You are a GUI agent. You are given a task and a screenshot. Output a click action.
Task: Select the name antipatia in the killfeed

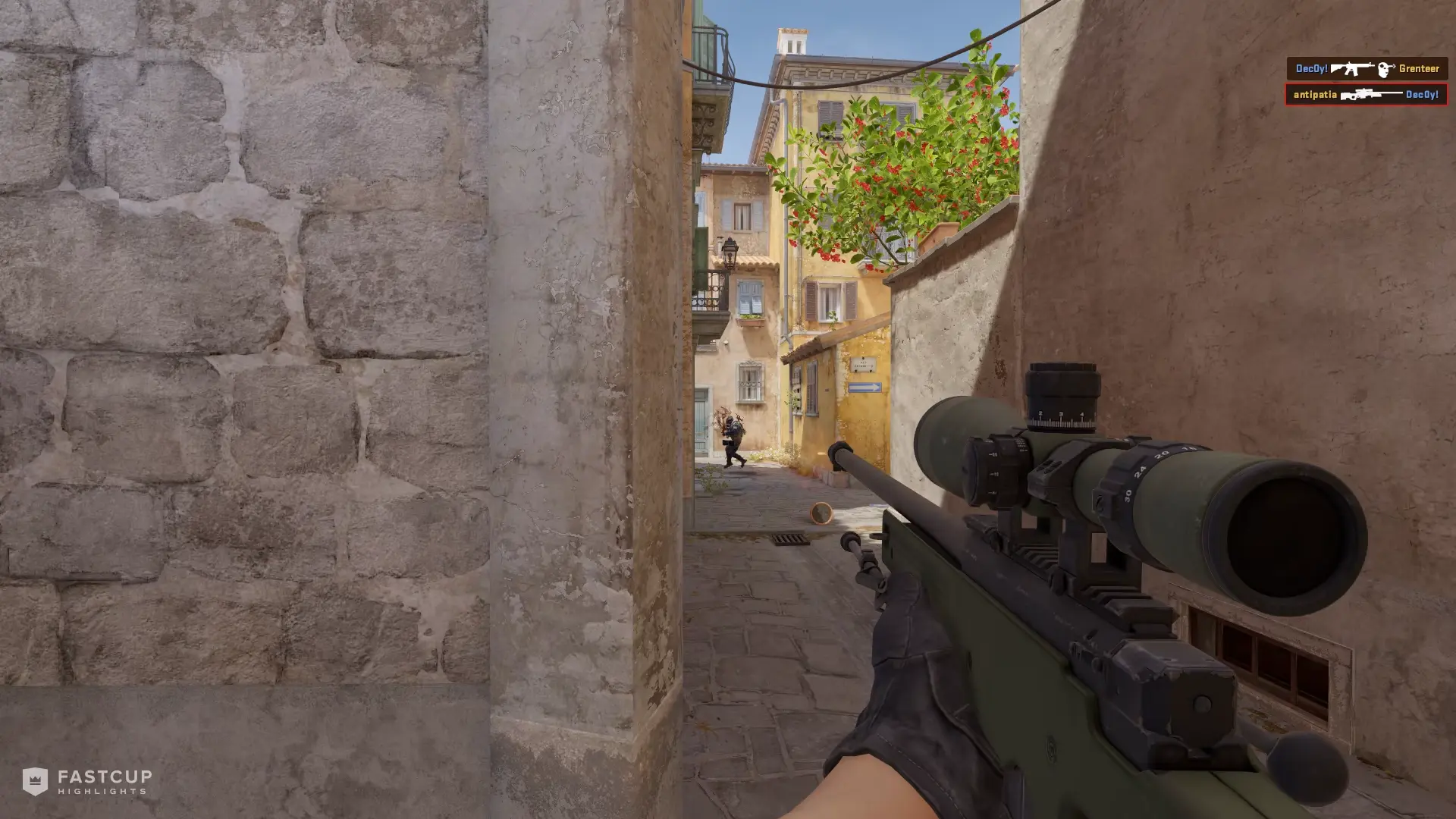pos(1316,96)
